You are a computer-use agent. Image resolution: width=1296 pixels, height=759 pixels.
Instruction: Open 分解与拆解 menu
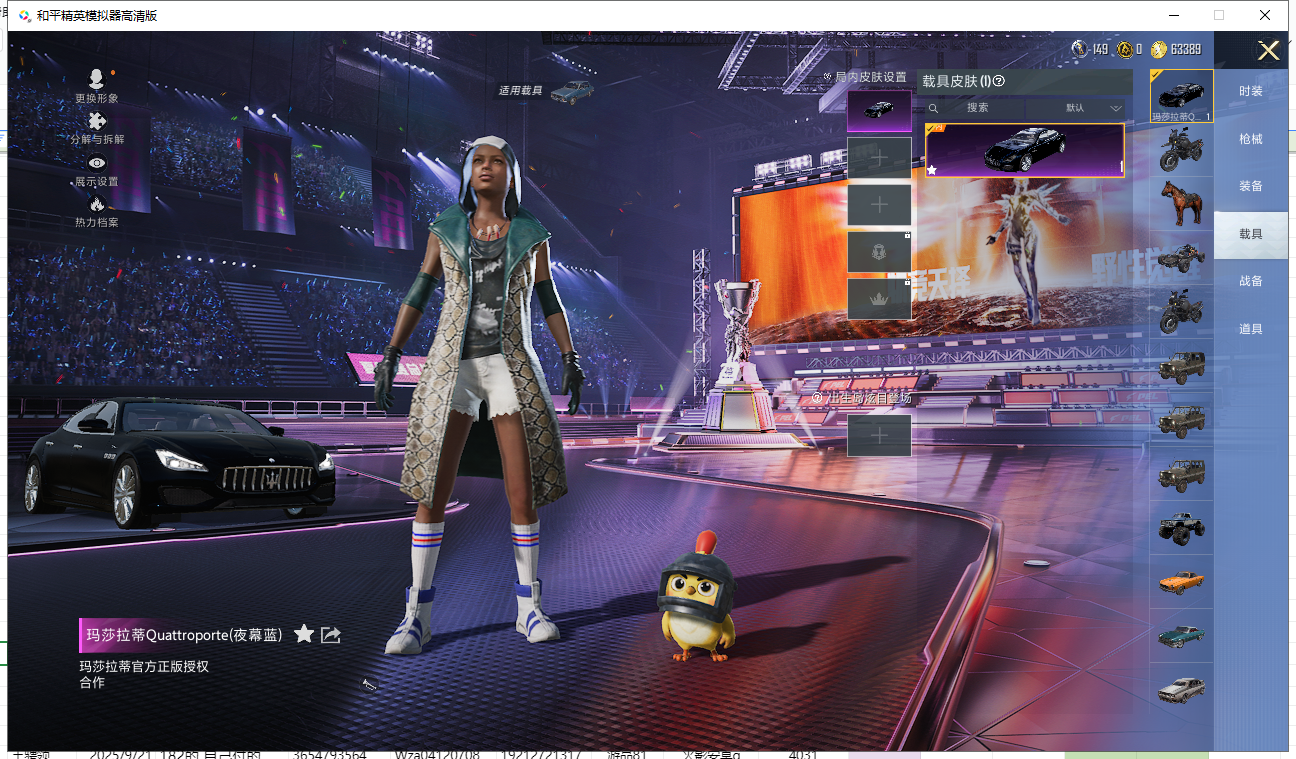pyautogui.click(x=97, y=128)
